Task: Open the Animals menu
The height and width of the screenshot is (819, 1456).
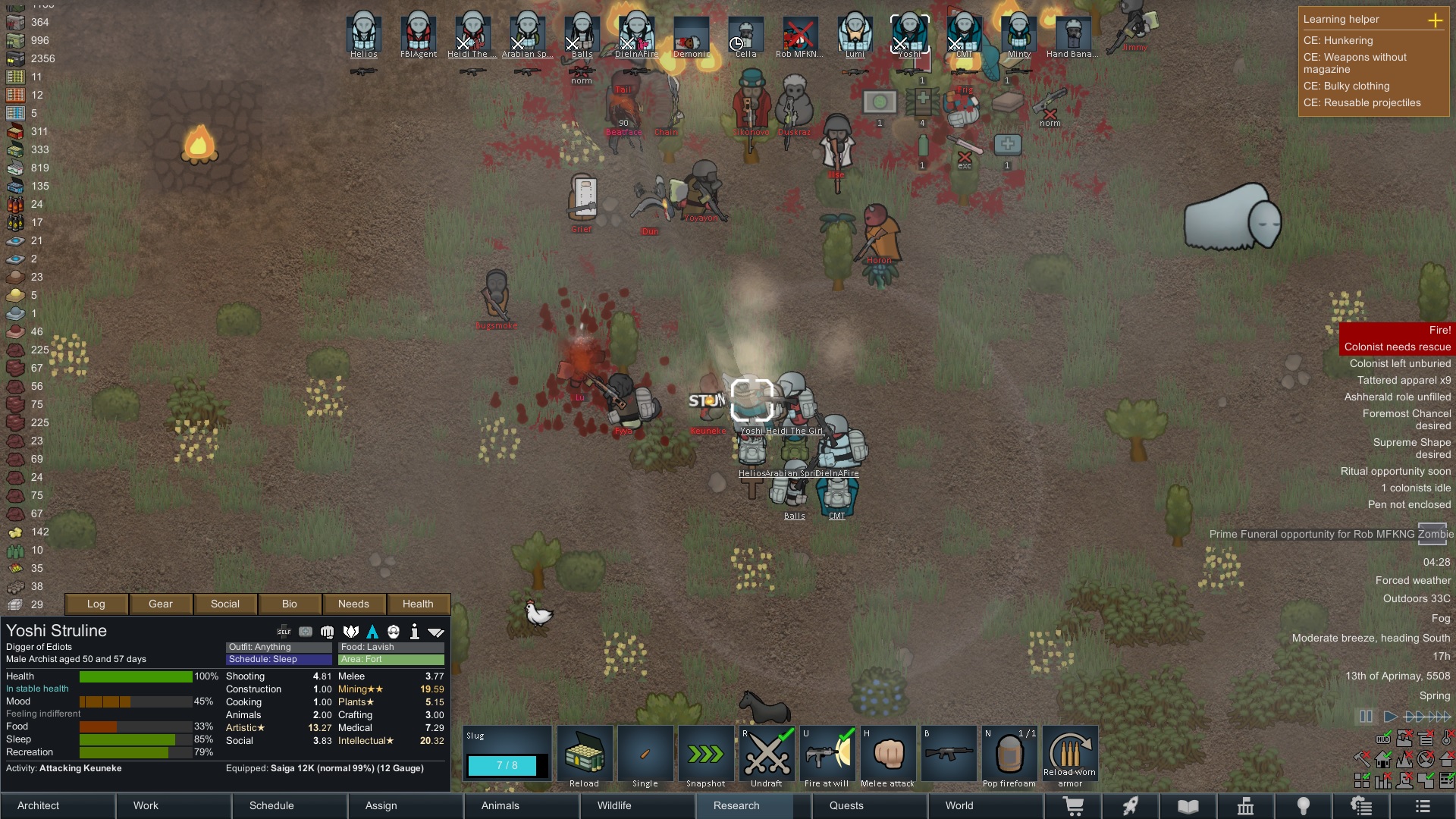Action: click(500, 805)
